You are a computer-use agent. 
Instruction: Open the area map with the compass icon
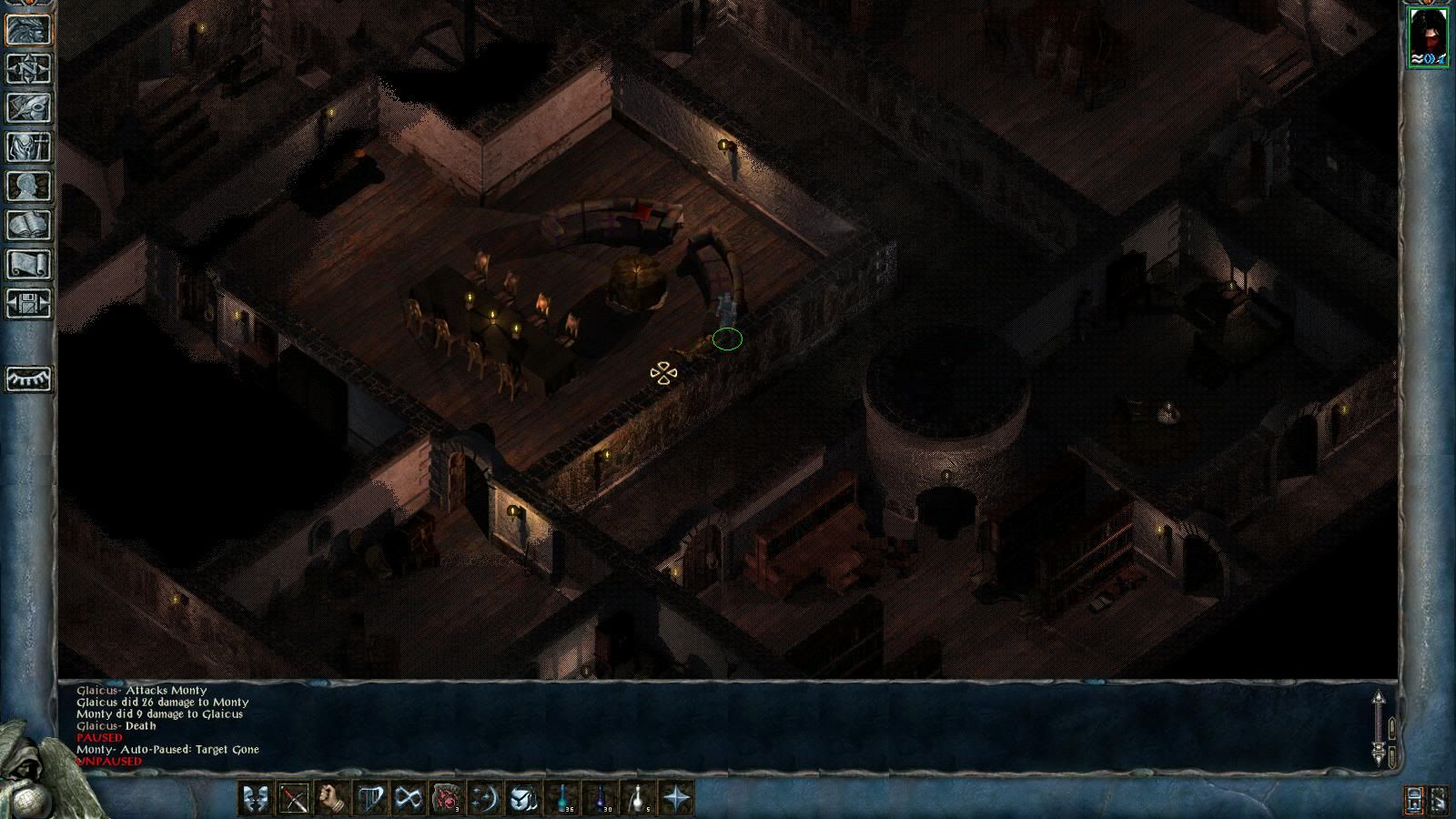tap(28, 69)
